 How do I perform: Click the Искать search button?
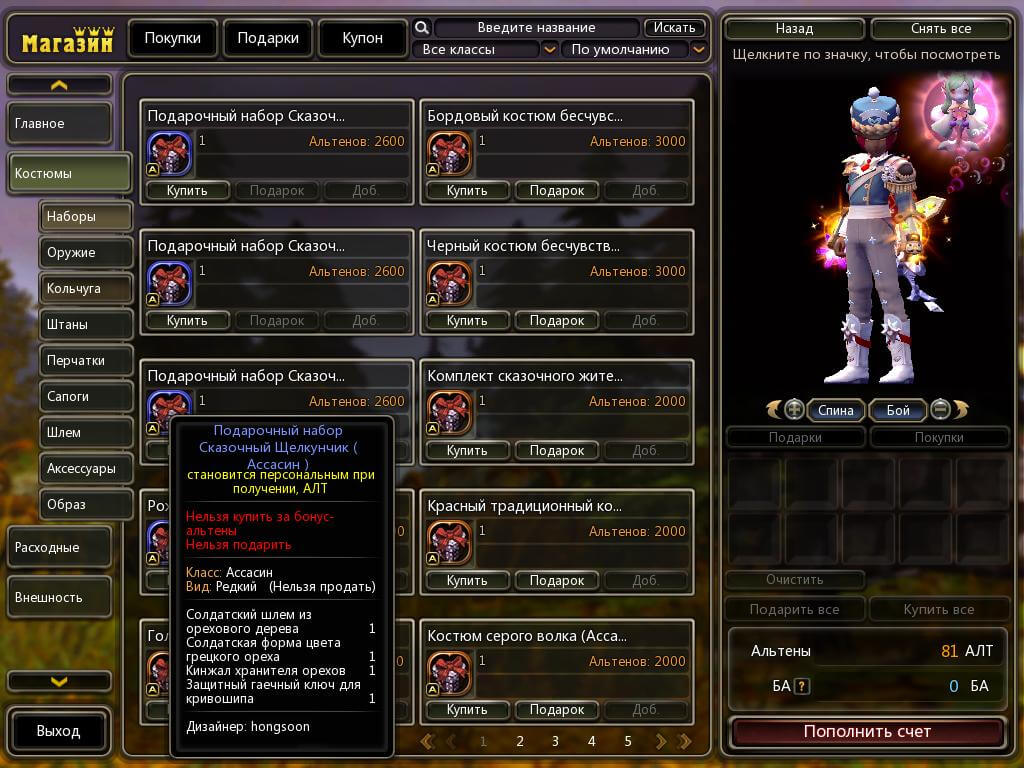[675, 27]
